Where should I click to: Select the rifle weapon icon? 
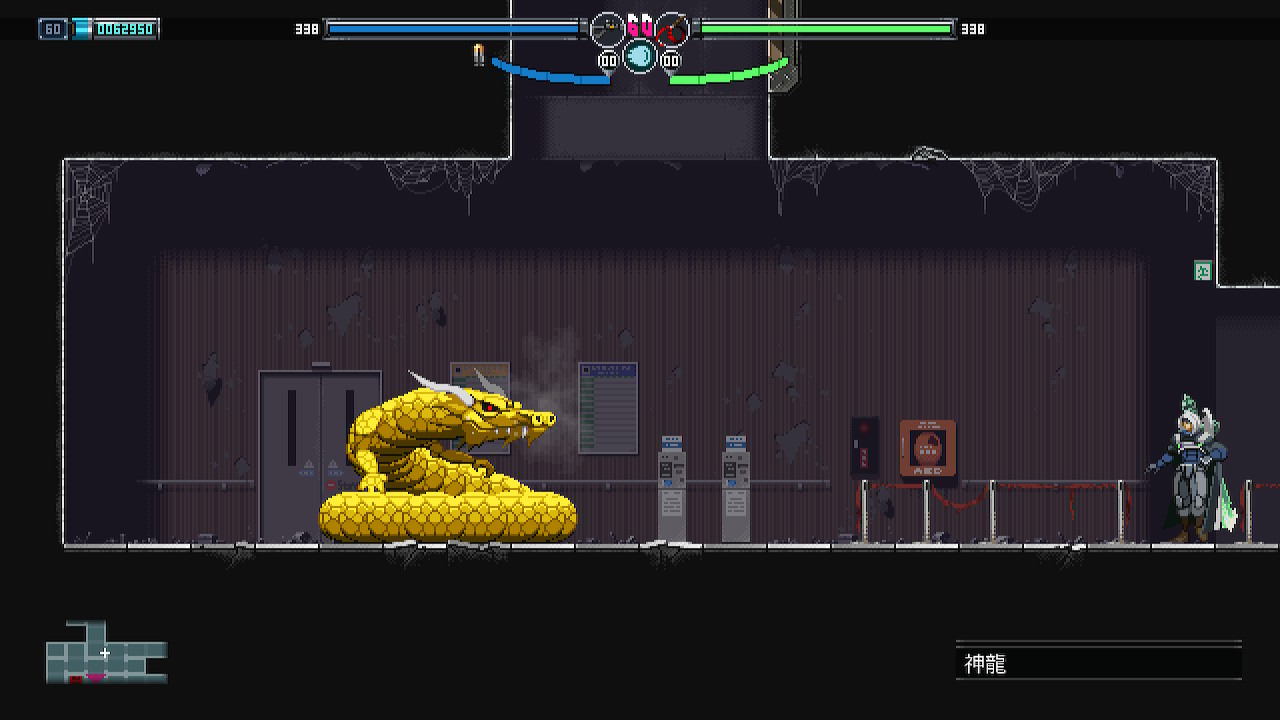(x=607, y=29)
